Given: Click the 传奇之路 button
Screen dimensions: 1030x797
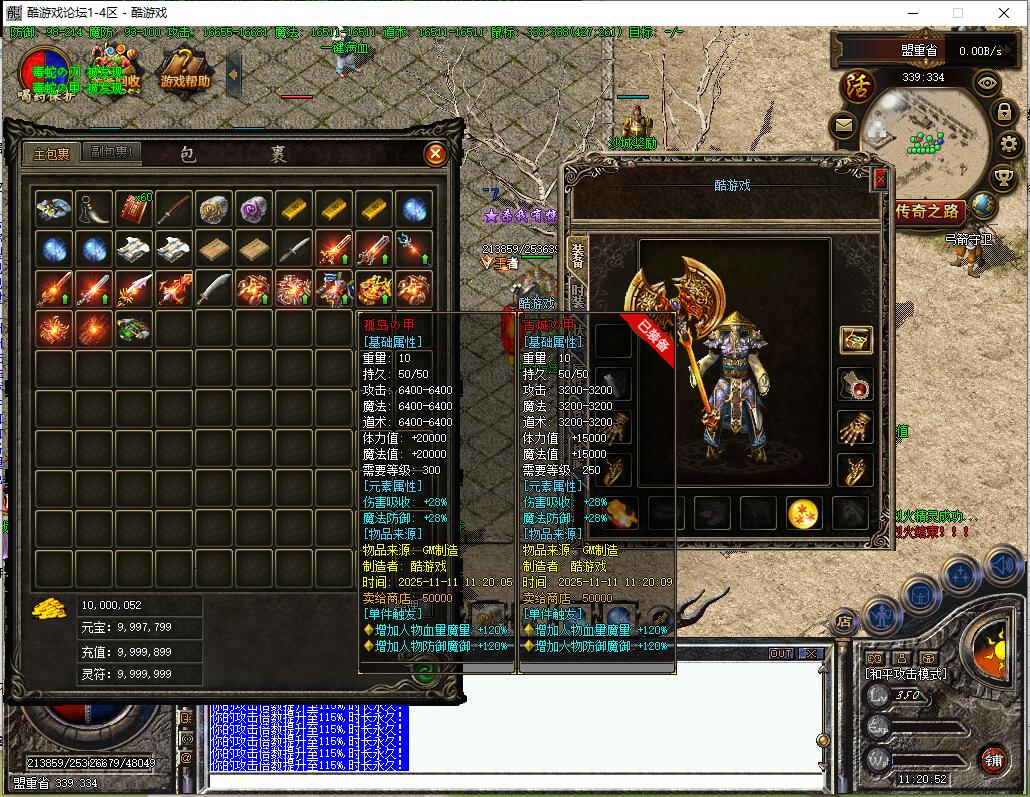Looking at the screenshot, I should click(x=928, y=211).
